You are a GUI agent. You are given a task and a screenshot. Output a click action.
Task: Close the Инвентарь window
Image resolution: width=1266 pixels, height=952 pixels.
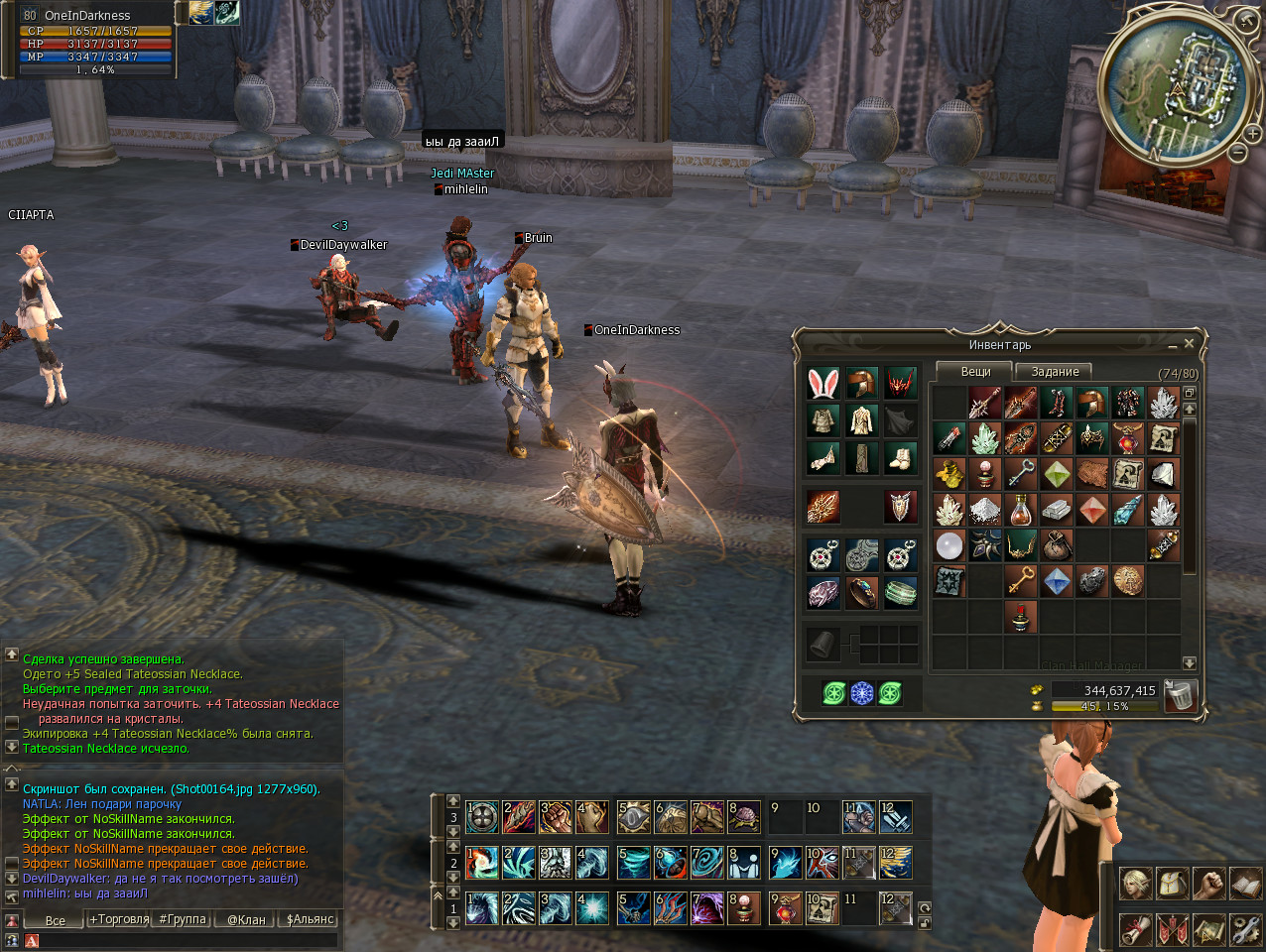click(1189, 343)
